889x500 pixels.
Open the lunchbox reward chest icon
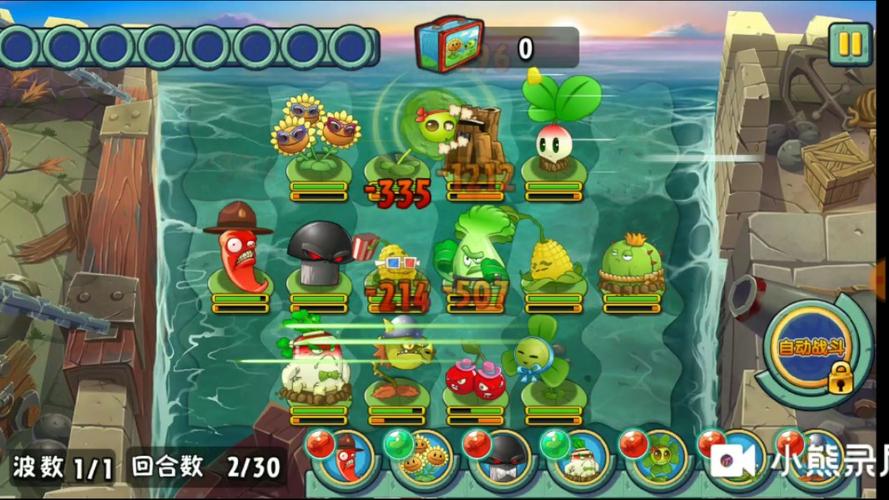click(449, 44)
